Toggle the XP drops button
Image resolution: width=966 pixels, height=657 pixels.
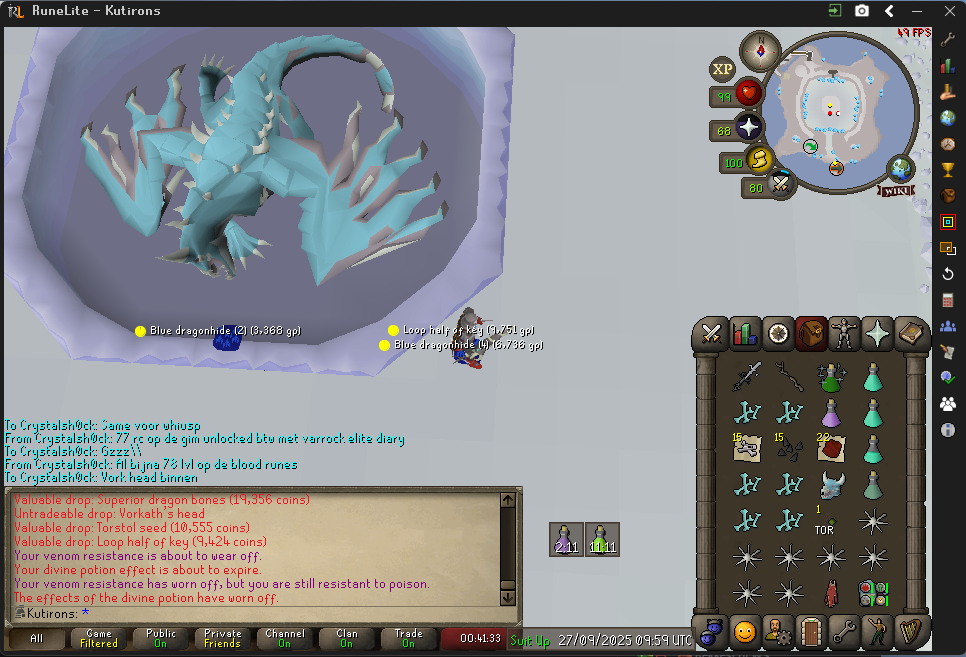721,69
